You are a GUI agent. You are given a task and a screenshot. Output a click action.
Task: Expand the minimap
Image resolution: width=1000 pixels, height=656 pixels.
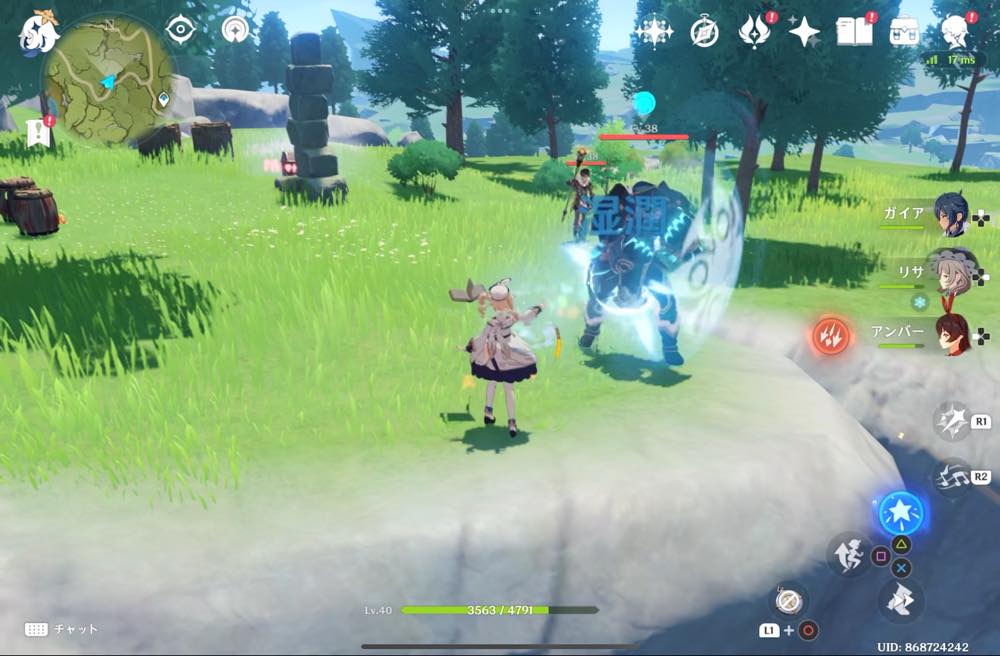click(108, 80)
